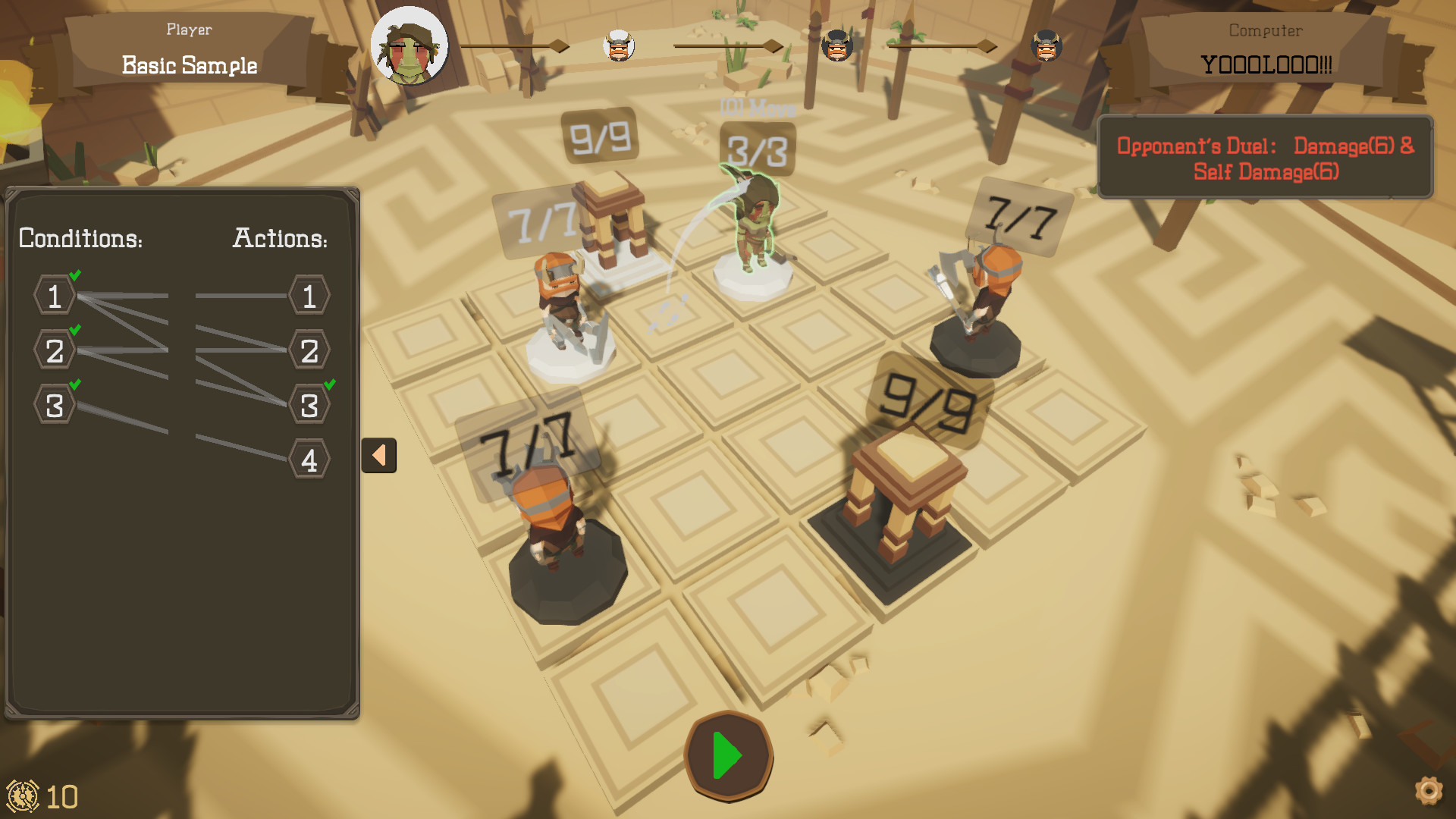This screenshot has height=819, width=1456.
Task: Select the Action 4 hexagon
Action: [x=309, y=458]
